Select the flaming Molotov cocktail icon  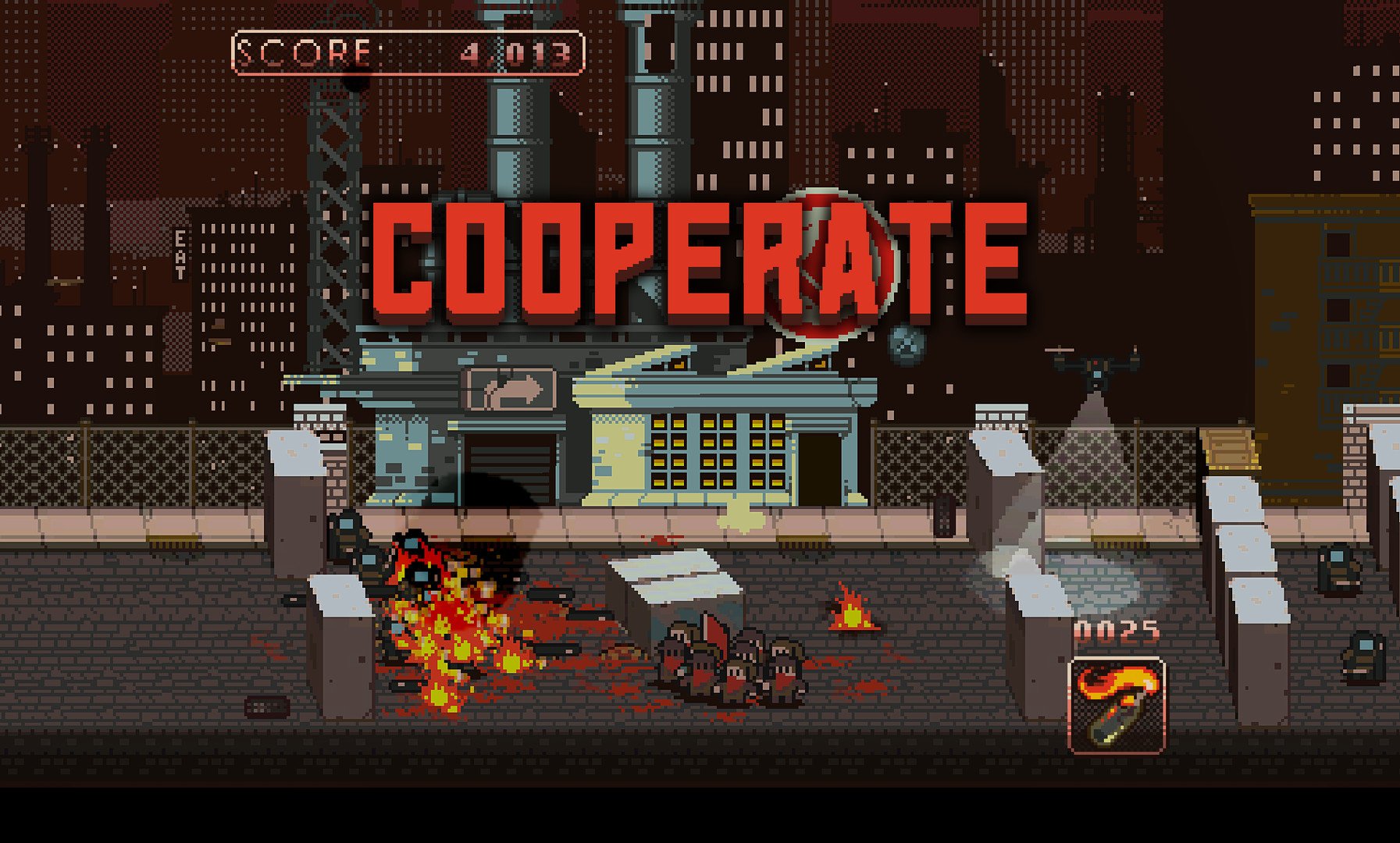coord(1118,706)
